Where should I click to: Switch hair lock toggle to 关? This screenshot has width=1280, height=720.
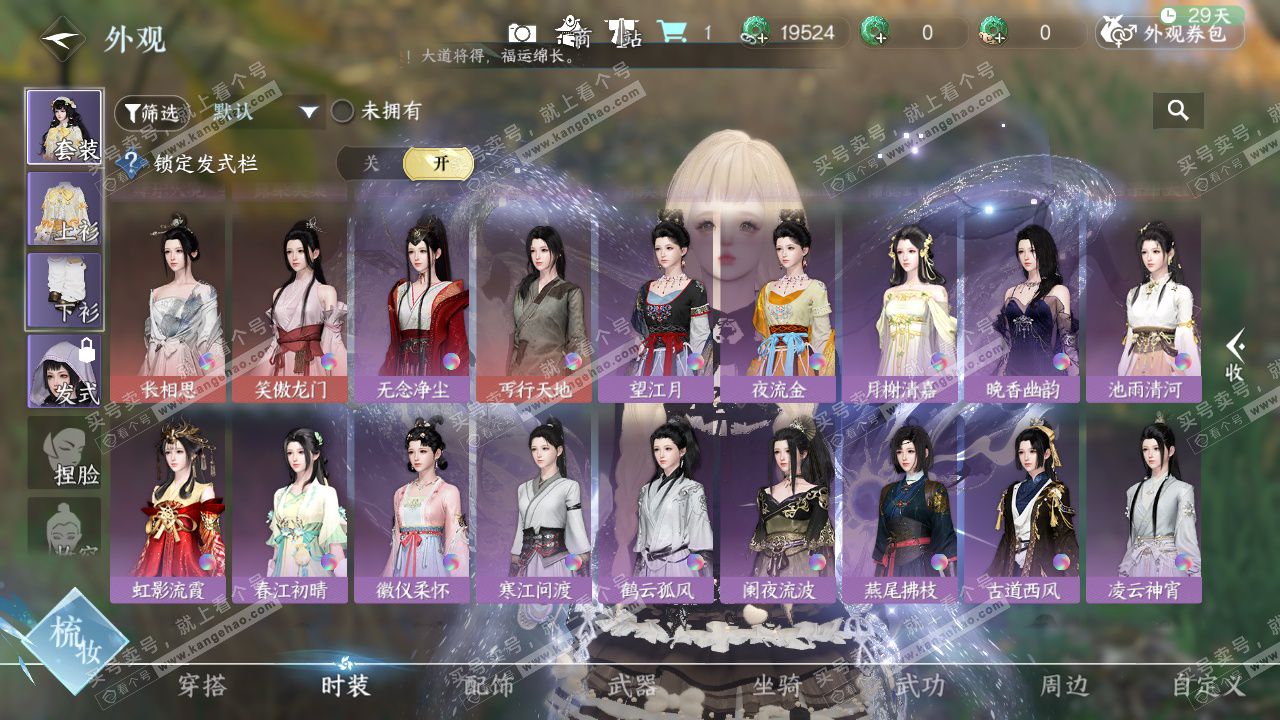[x=371, y=164]
